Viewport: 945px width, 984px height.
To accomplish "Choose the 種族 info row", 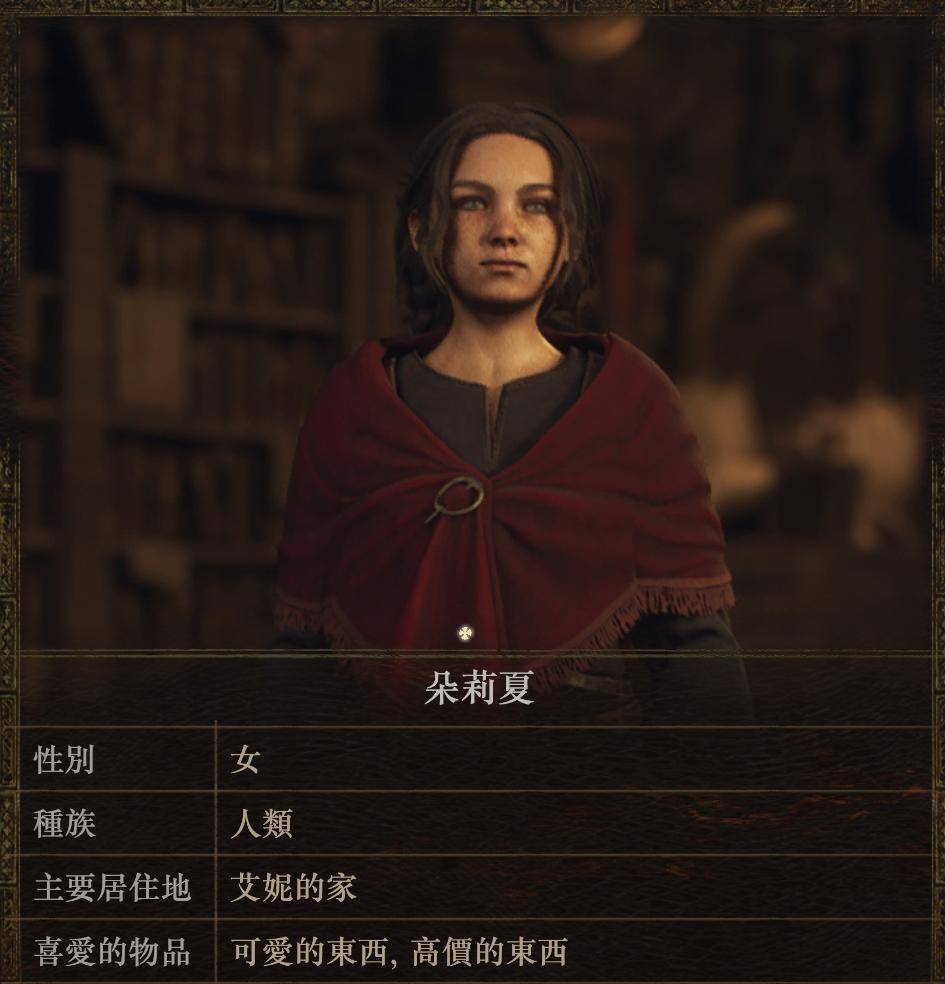I will [x=472, y=824].
